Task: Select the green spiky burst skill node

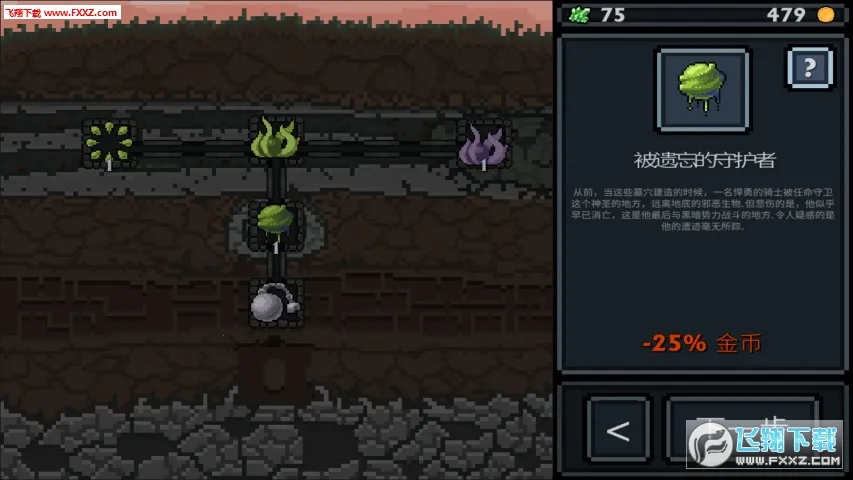Action: [108, 143]
